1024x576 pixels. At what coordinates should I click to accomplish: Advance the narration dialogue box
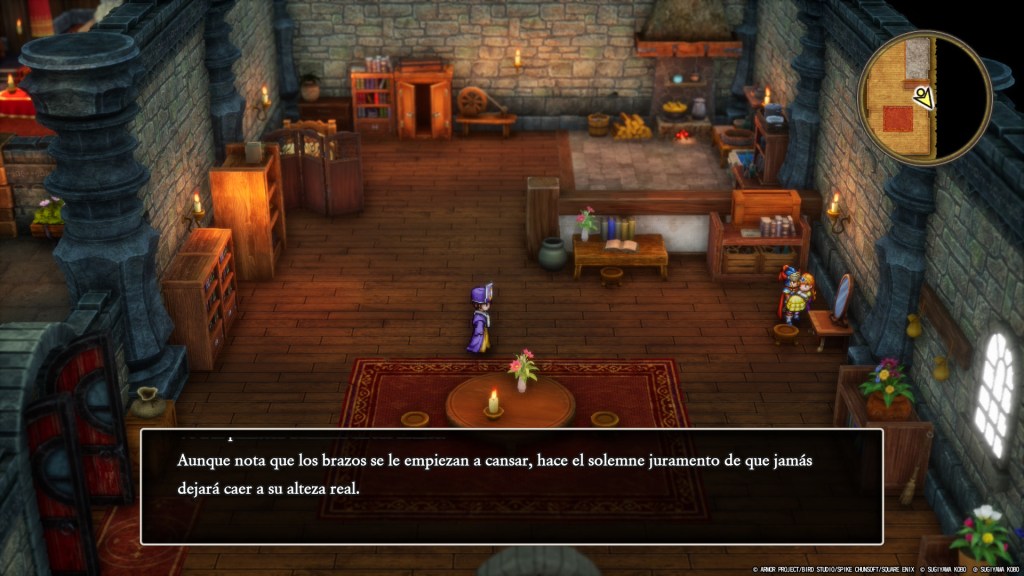point(511,486)
